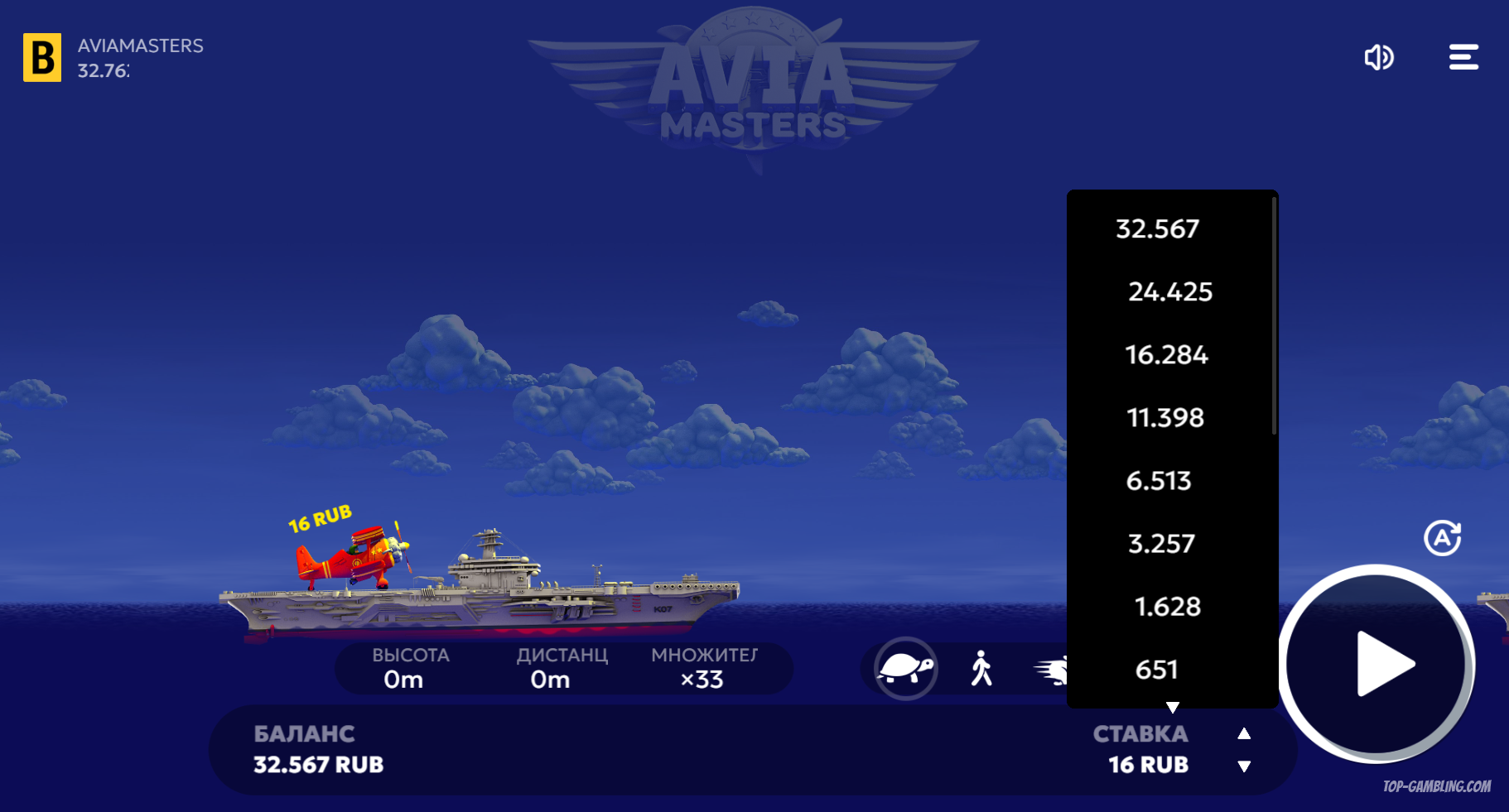Image resolution: width=1509 pixels, height=812 pixels.
Task: Set the bet to 11.398
Action: click(x=1165, y=417)
